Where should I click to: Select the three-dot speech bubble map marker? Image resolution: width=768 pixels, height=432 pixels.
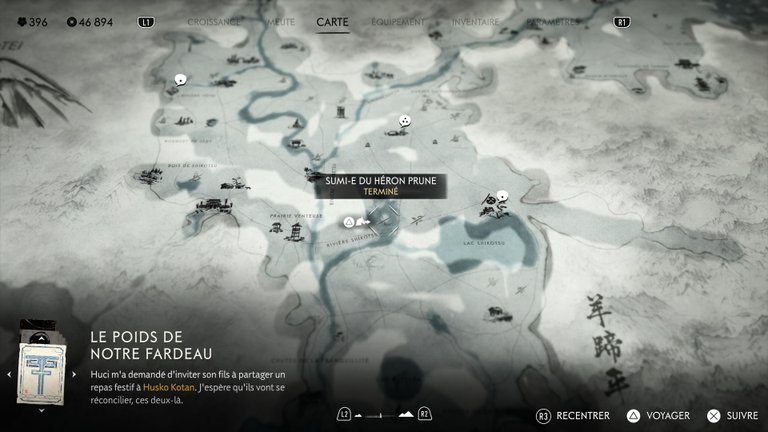coord(404,122)
